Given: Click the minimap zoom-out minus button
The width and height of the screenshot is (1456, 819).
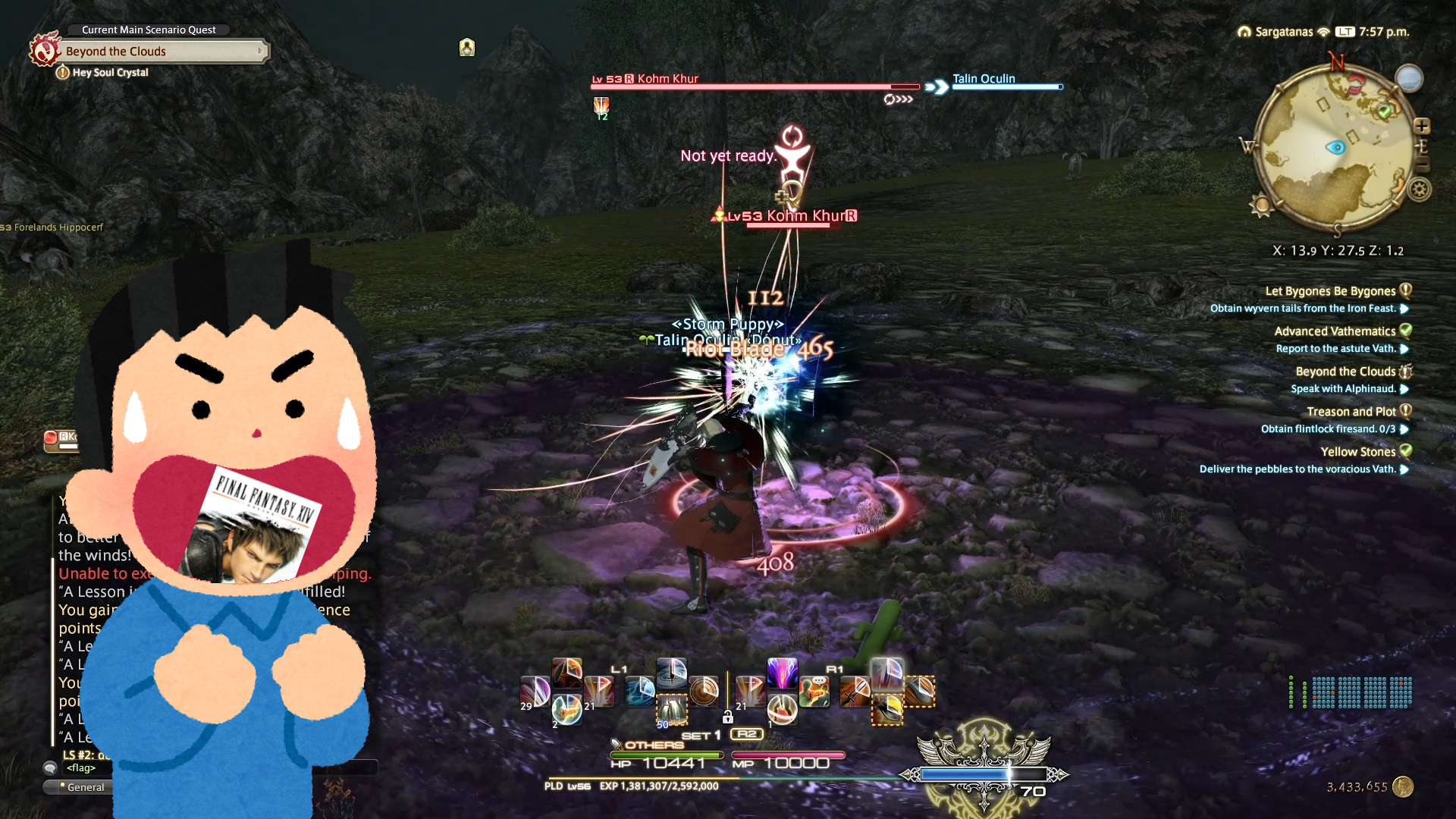Looking at the screenshot, I should point(1422,164).
